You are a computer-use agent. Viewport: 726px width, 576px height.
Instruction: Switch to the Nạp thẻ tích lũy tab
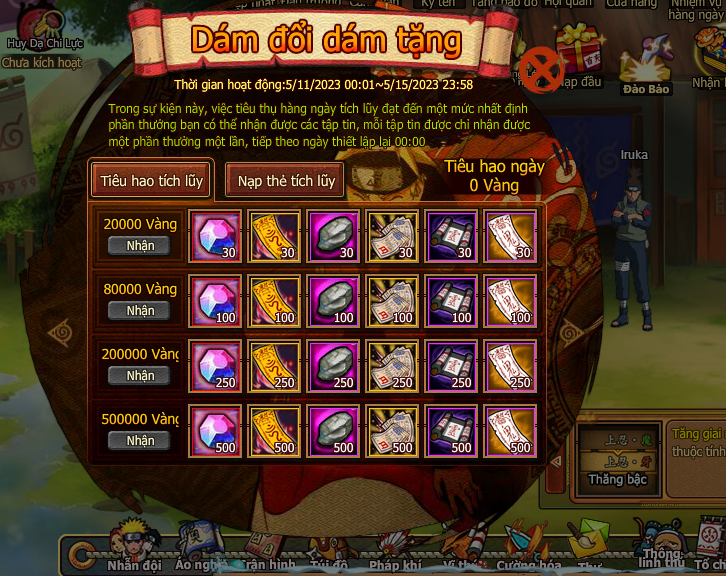pos(285,181)
